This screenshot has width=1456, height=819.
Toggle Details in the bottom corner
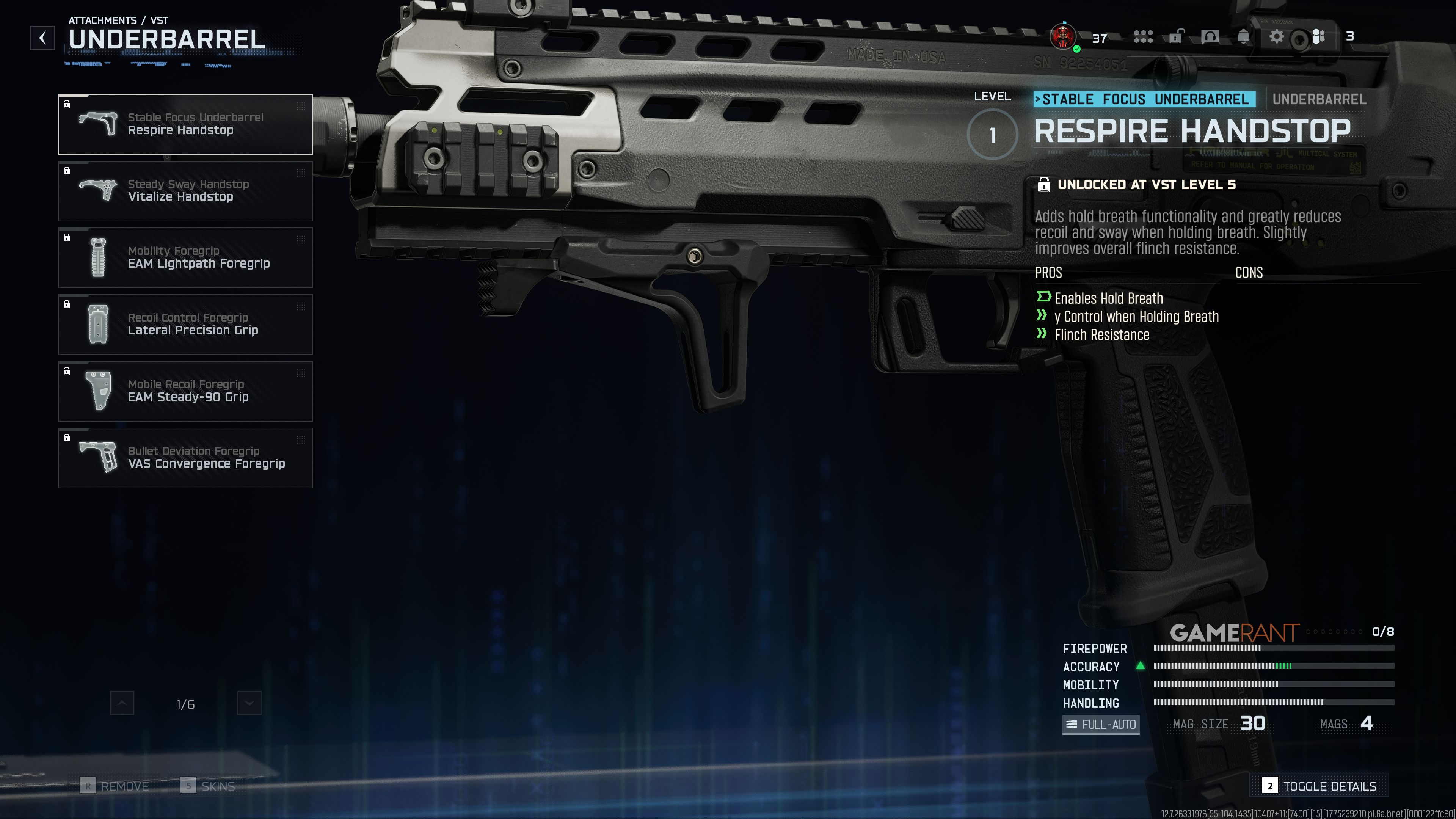[x=1319, y=786]
